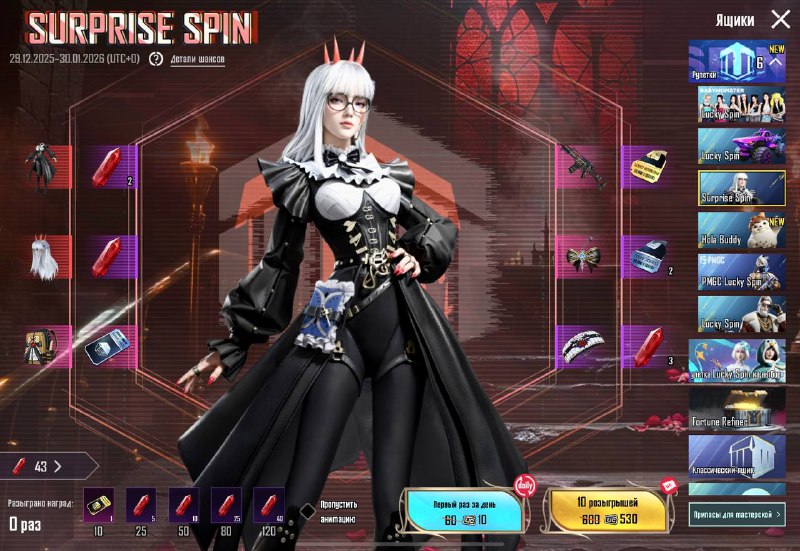Close the Surprise Spin screen
The image size is (800, 551).
780,19
